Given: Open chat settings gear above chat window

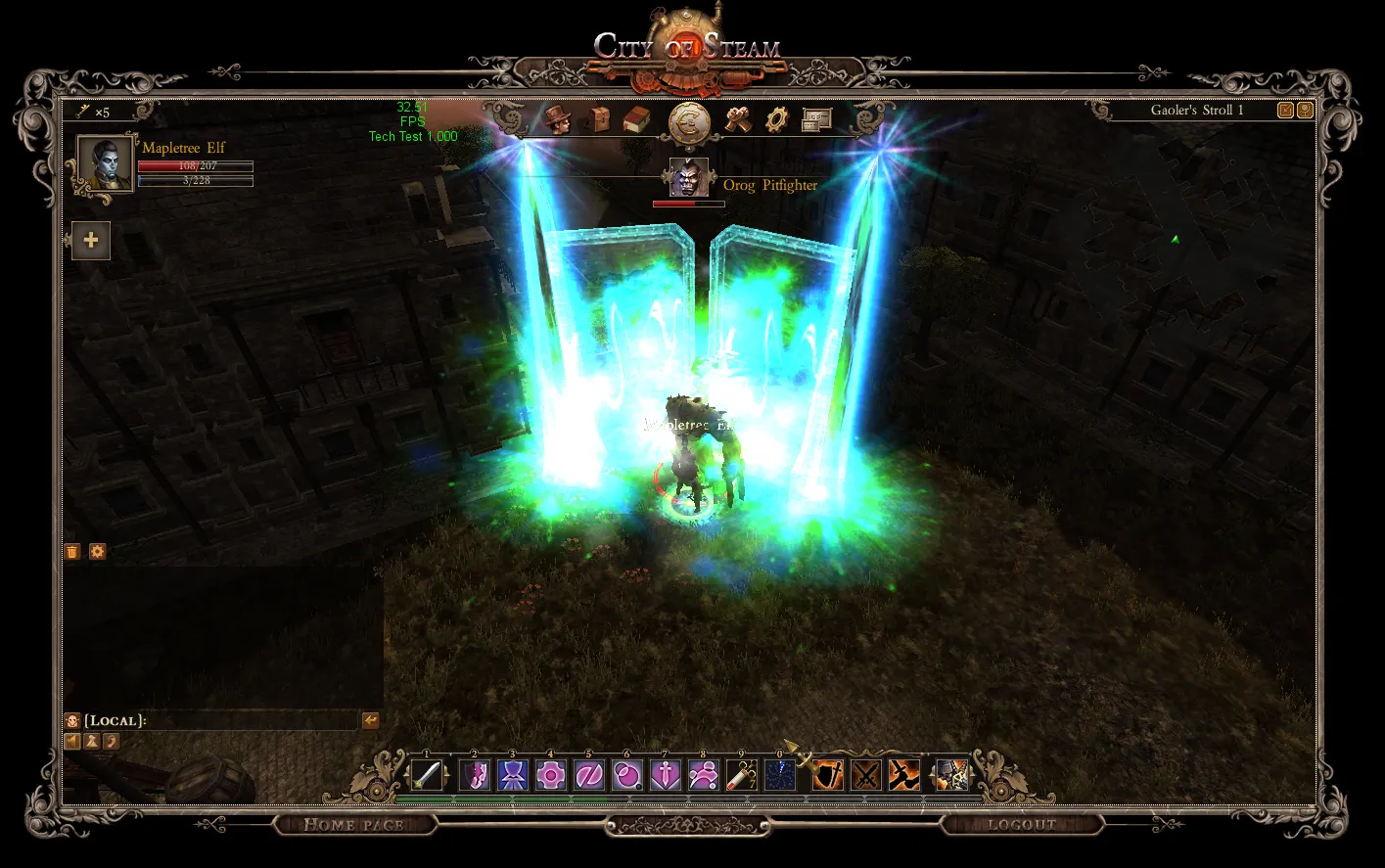Looking at the screenshot, I should [98, 552].
